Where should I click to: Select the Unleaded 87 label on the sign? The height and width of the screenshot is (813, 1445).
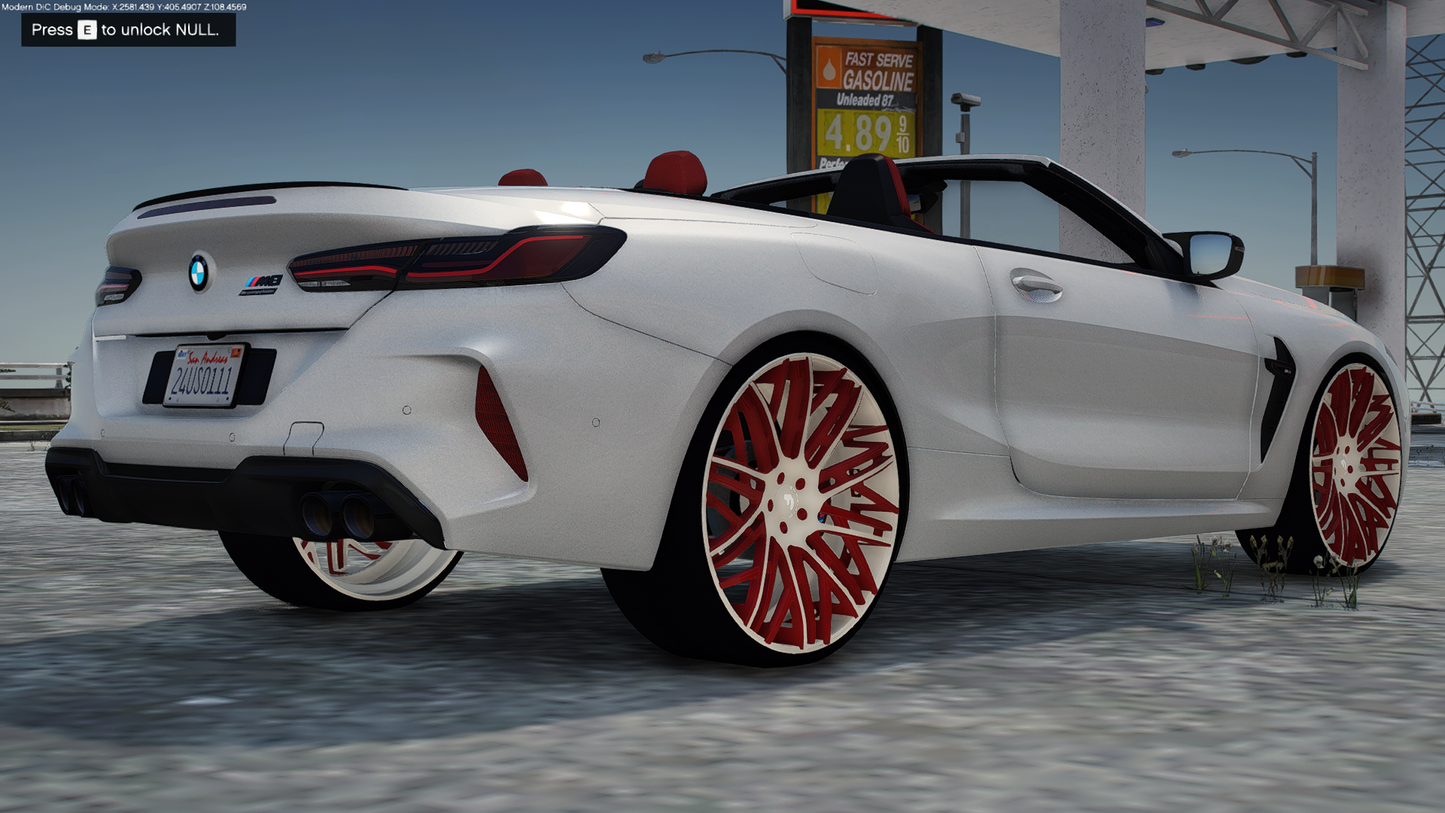(x=865, y=98)
